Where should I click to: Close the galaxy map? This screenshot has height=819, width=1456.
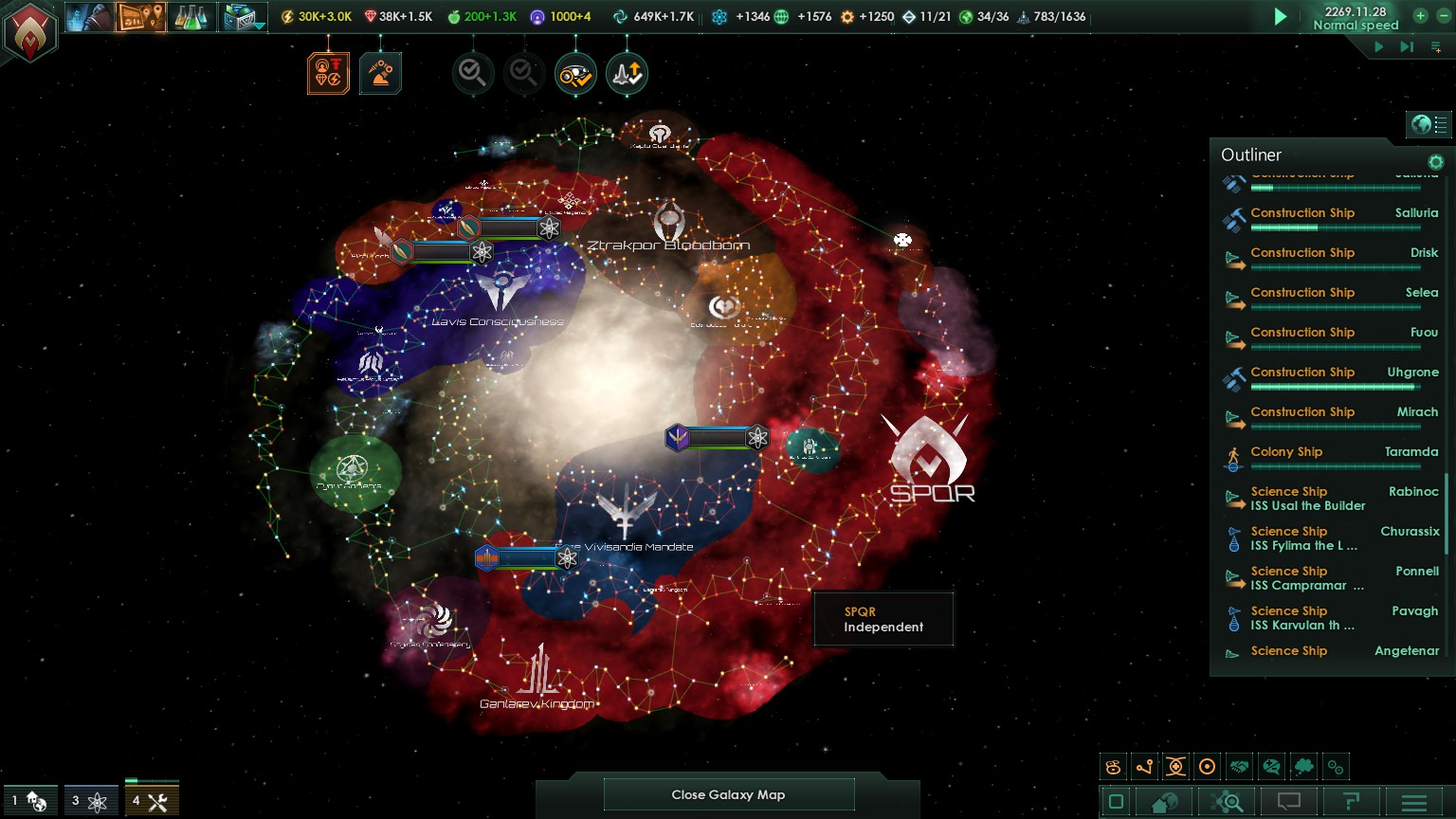[728, 794]
